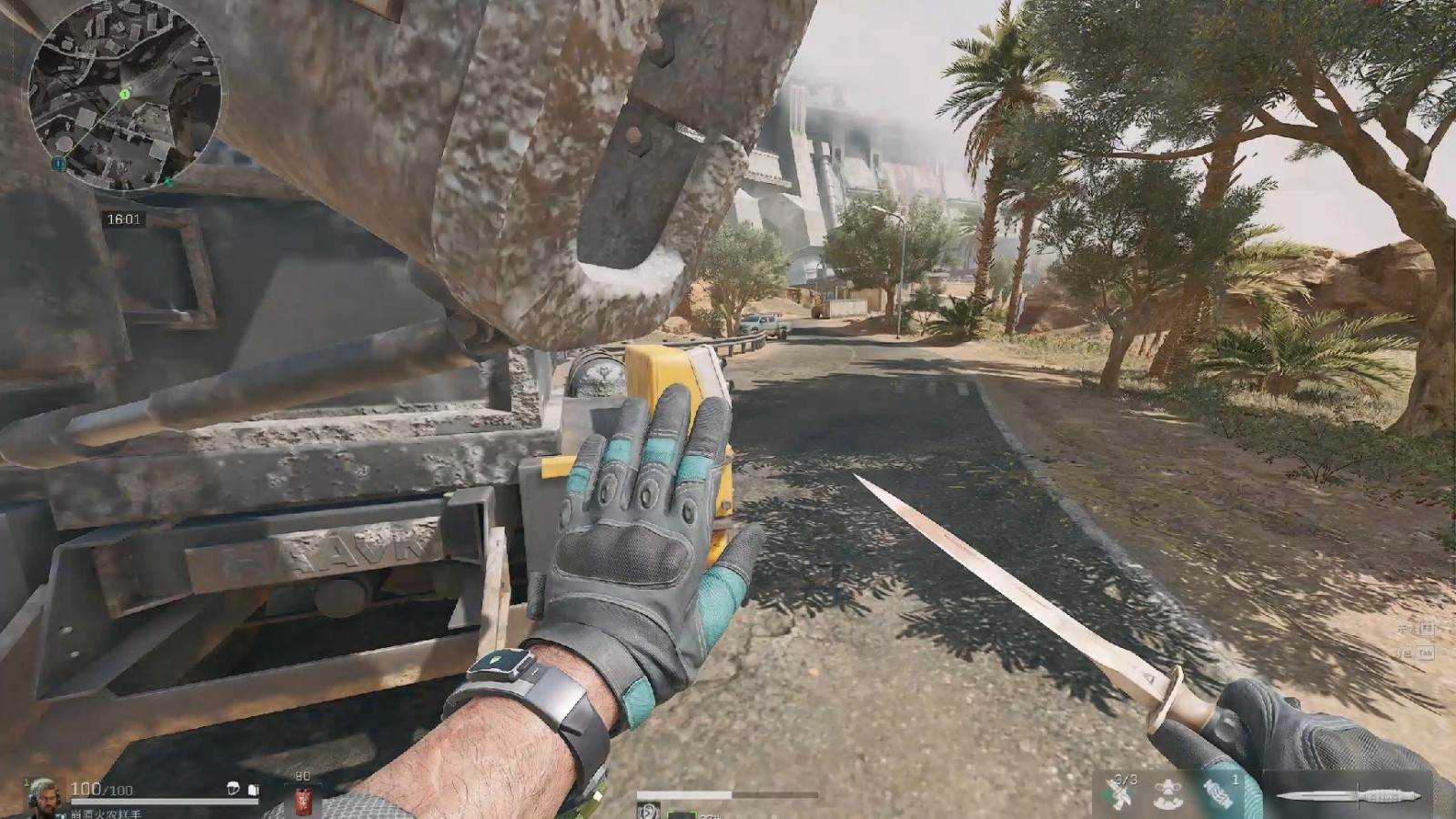
Task: Use the operator tactical ability icon
Action: click(x=1167, y=794)
